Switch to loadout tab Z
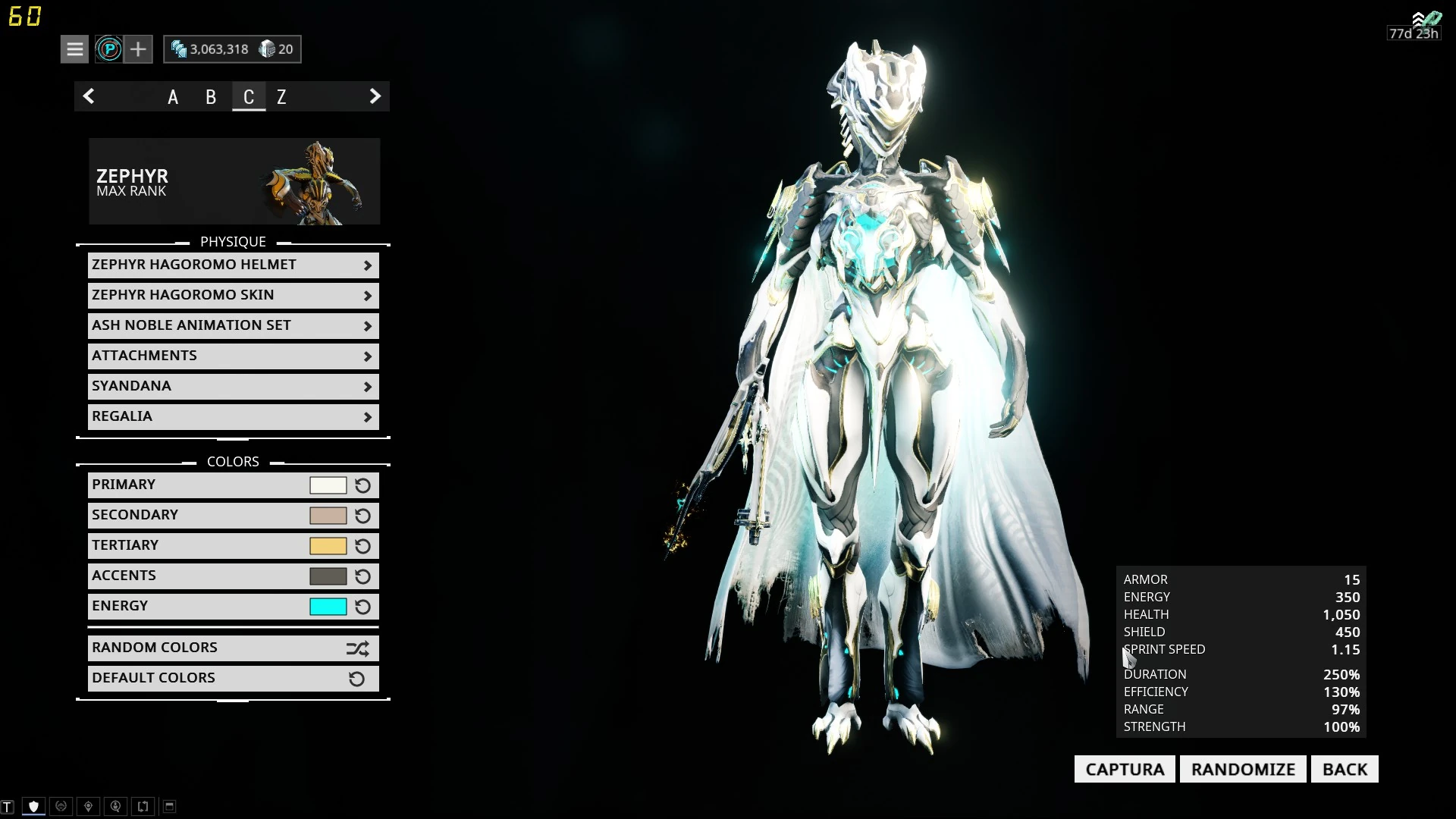This screenshot has width=1456, height=819. tap(281, 97)
